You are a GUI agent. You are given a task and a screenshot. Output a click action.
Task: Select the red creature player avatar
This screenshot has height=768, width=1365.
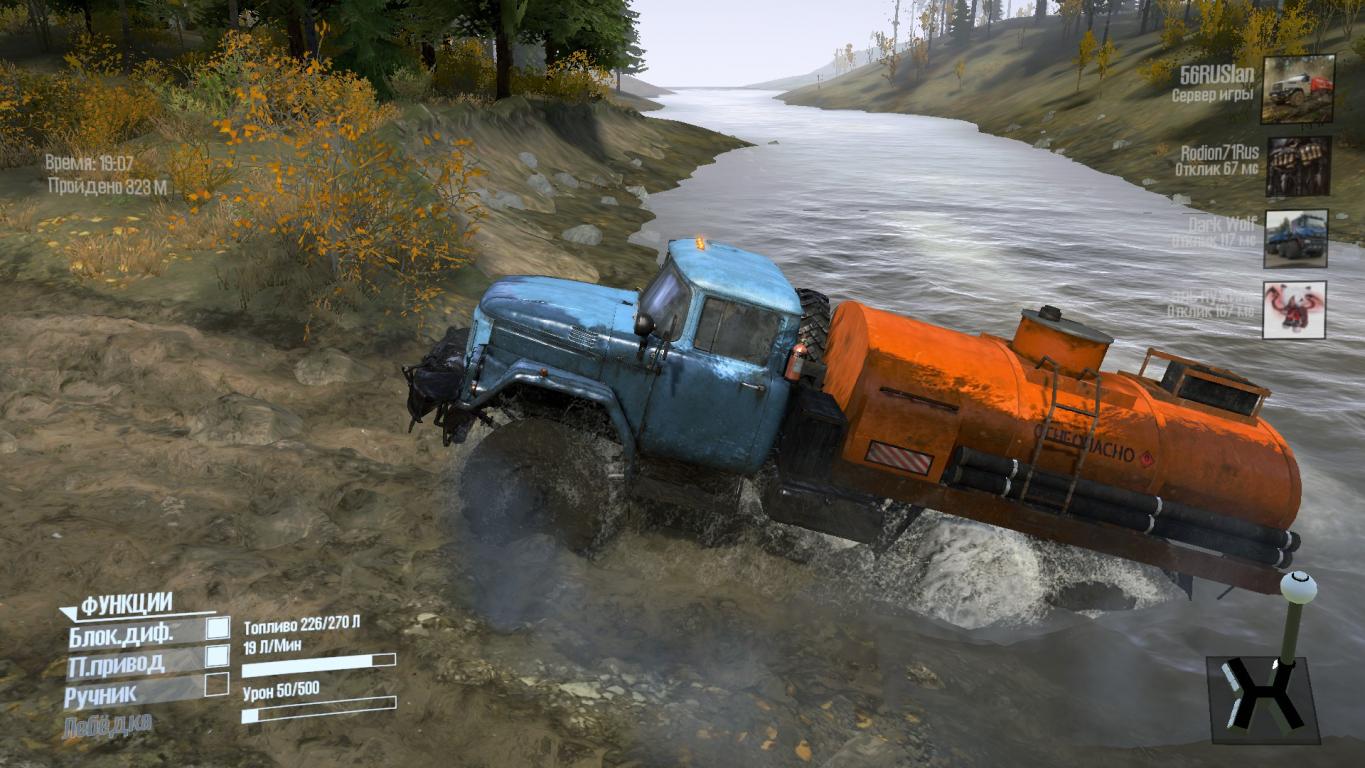click(x=1294, y=310)
